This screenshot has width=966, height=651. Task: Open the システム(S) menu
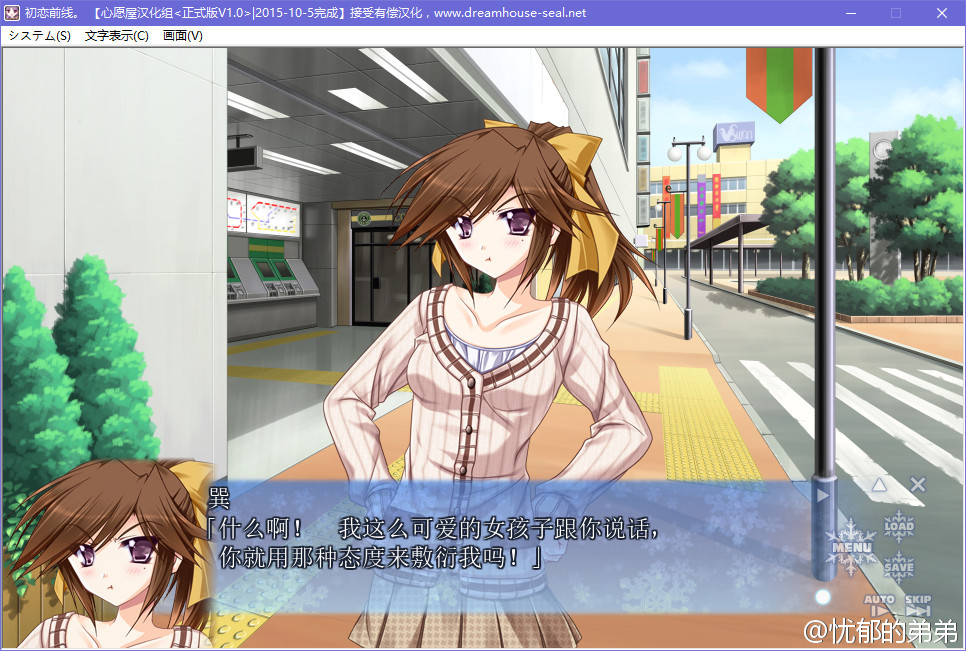39,35
